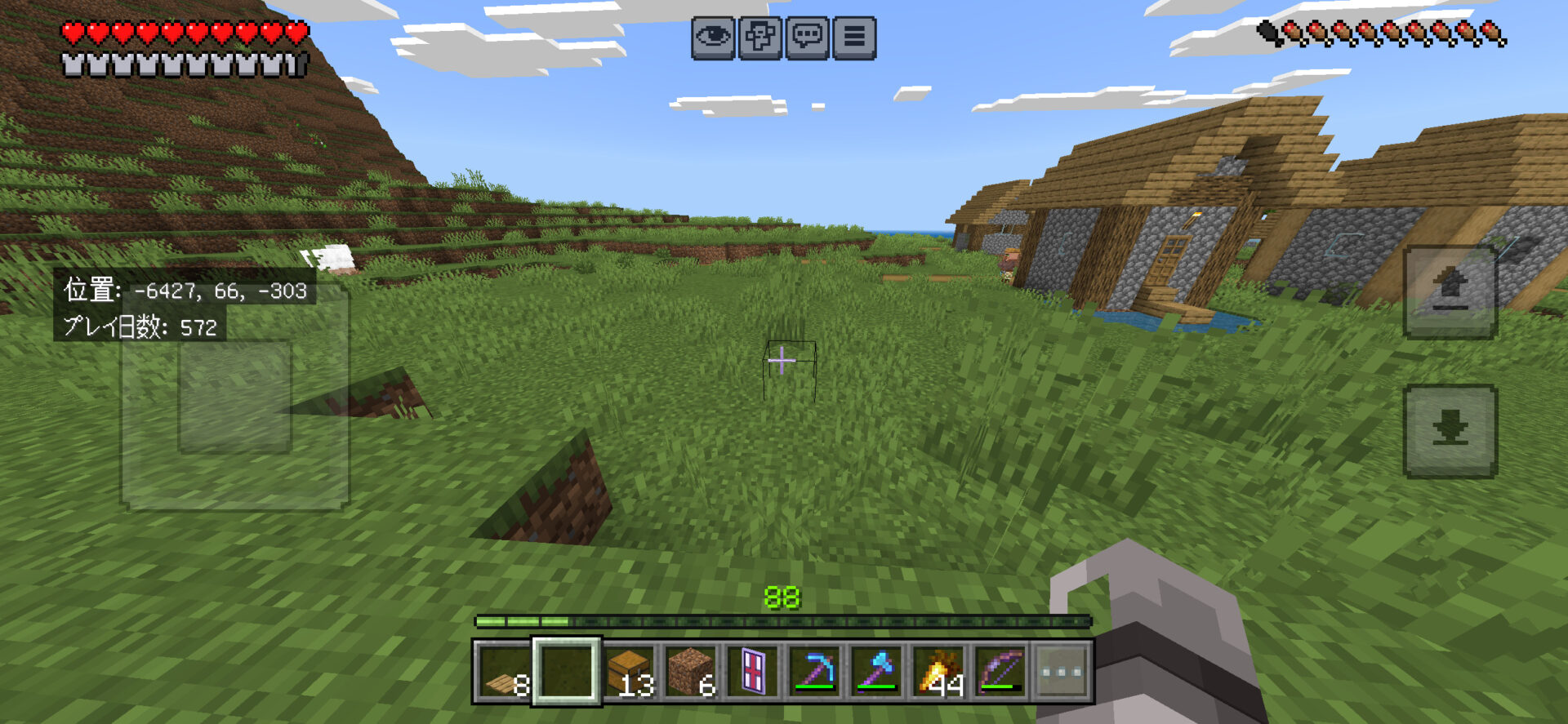Tap the jump up-arrow button

1450,291
